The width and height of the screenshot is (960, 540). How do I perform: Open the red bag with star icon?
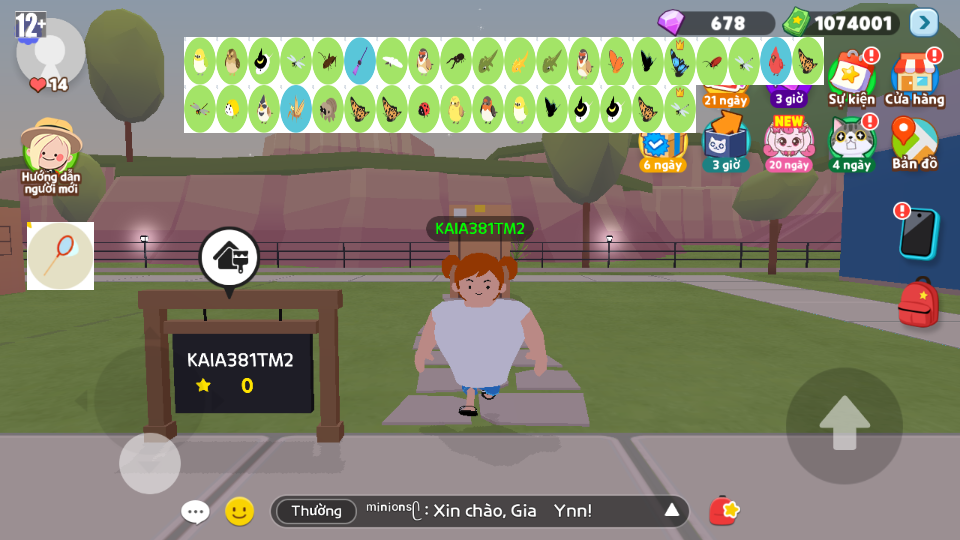pyautogui.click(x=724, y=511)
